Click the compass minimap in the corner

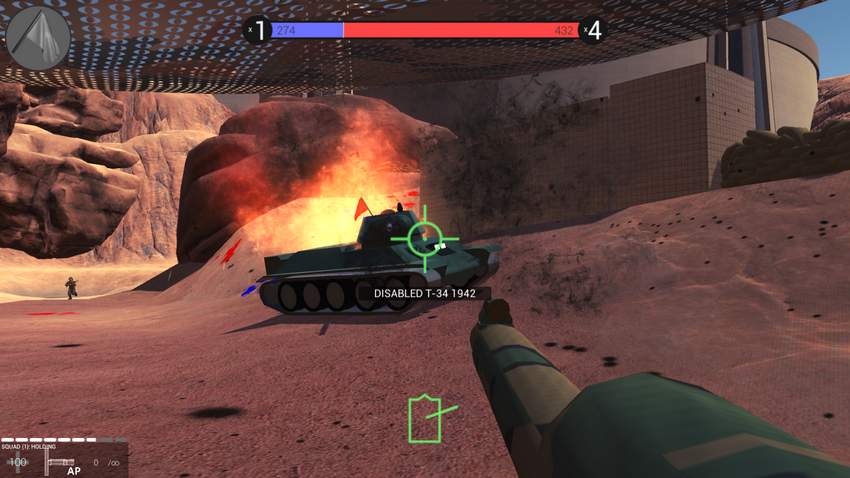pyautogui.click(x=38, y=38)
